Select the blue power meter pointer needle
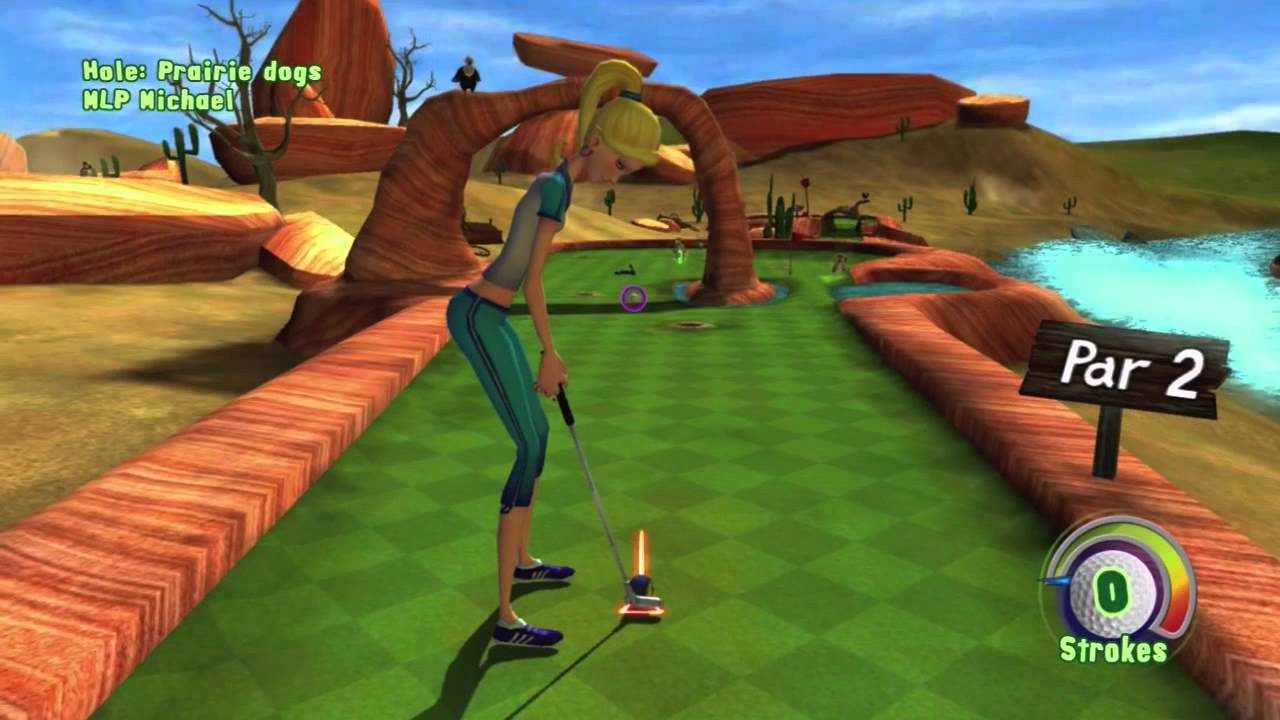The width and height of the screenshot is (1280, 720). (1052, 581)
